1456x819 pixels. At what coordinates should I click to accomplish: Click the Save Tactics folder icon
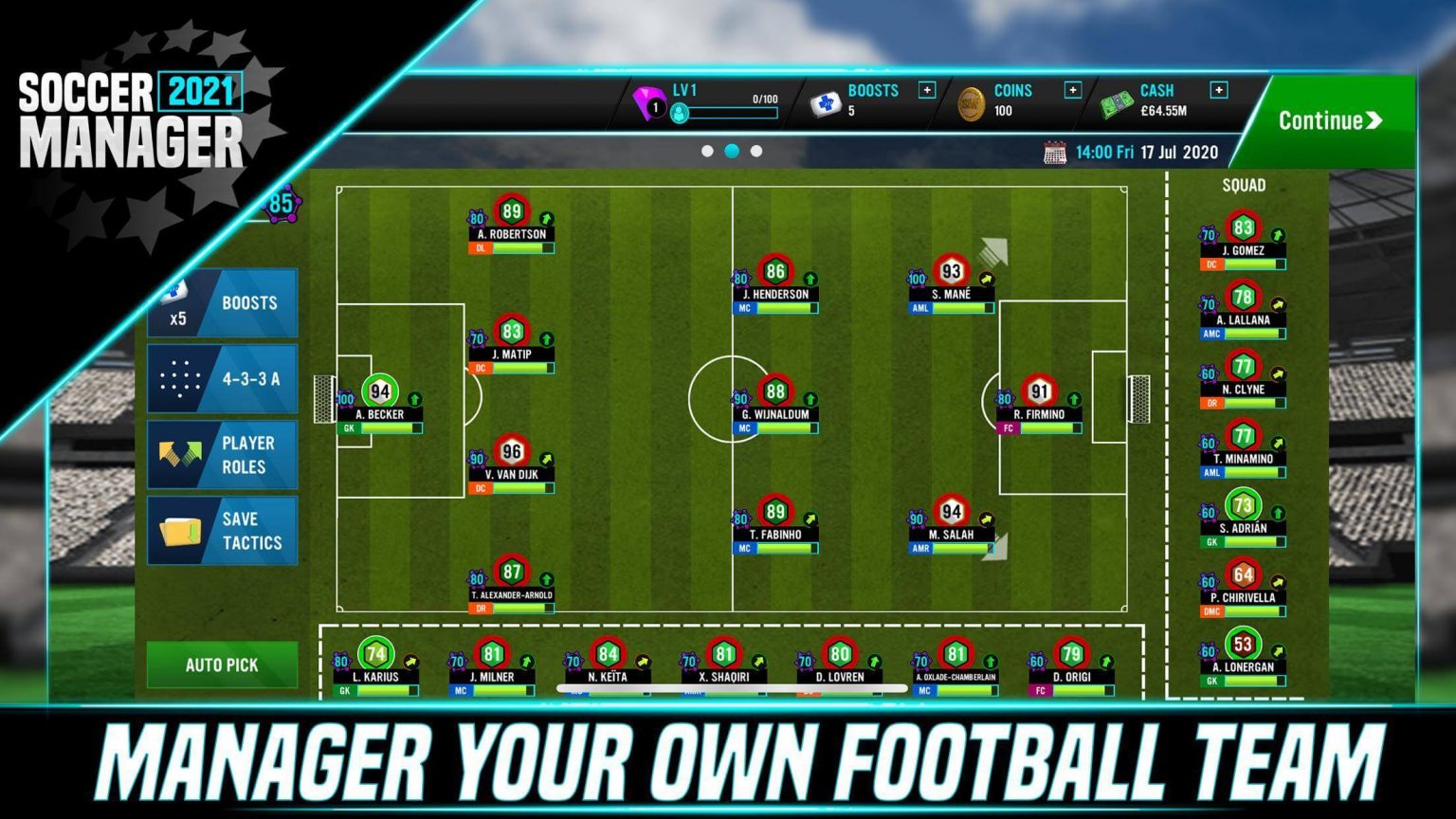tap(182, 530)
